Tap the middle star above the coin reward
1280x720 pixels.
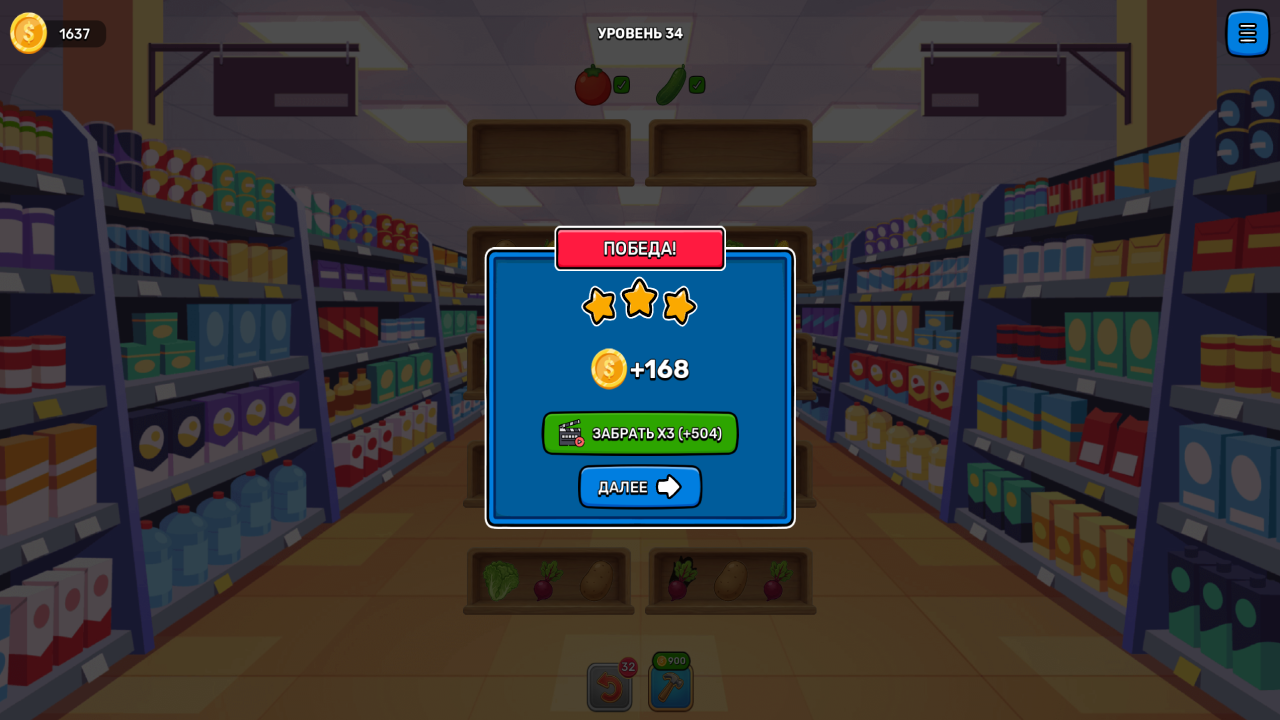coord(640,300)
